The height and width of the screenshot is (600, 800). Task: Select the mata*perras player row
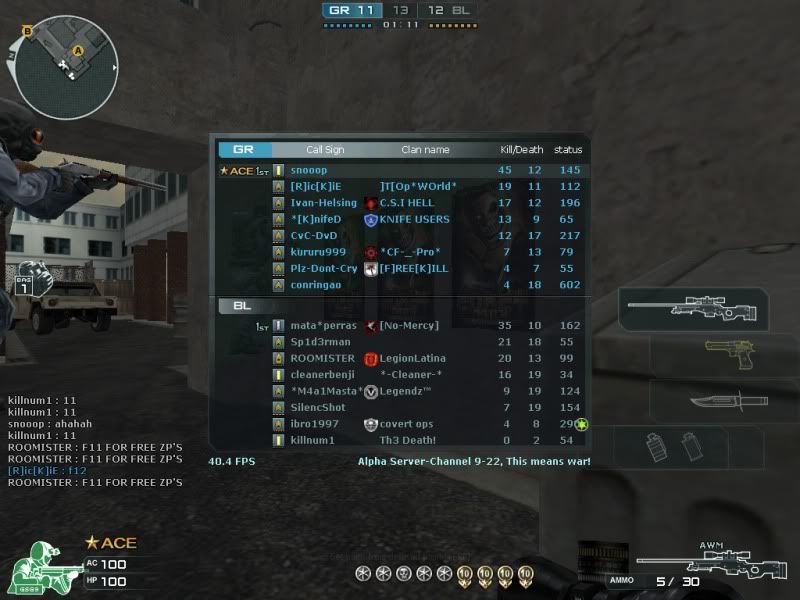click(x=400, y=326)
